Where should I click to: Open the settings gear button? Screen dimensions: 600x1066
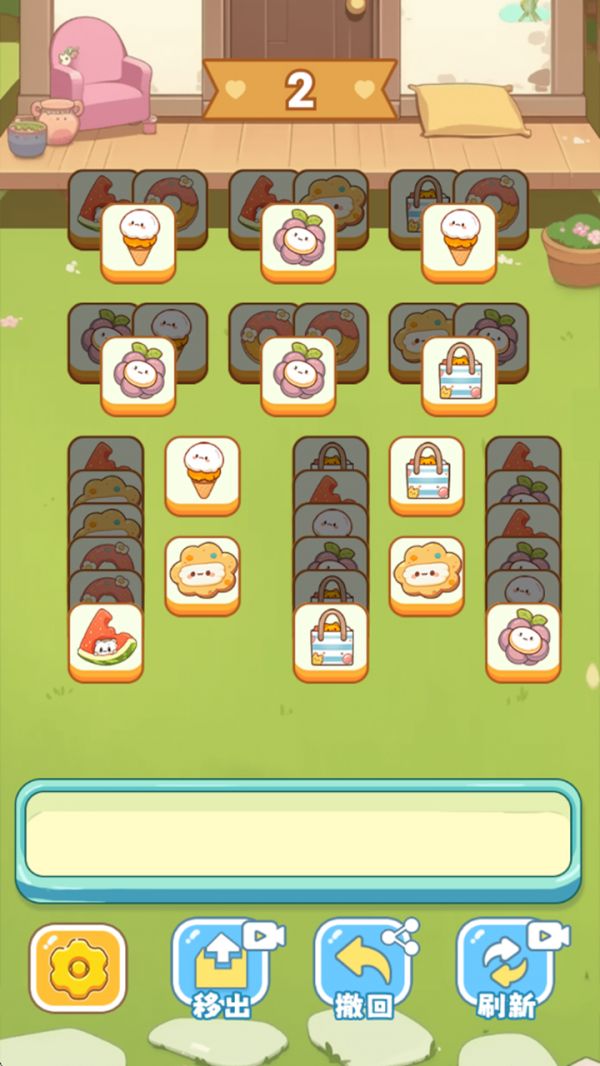78,967
